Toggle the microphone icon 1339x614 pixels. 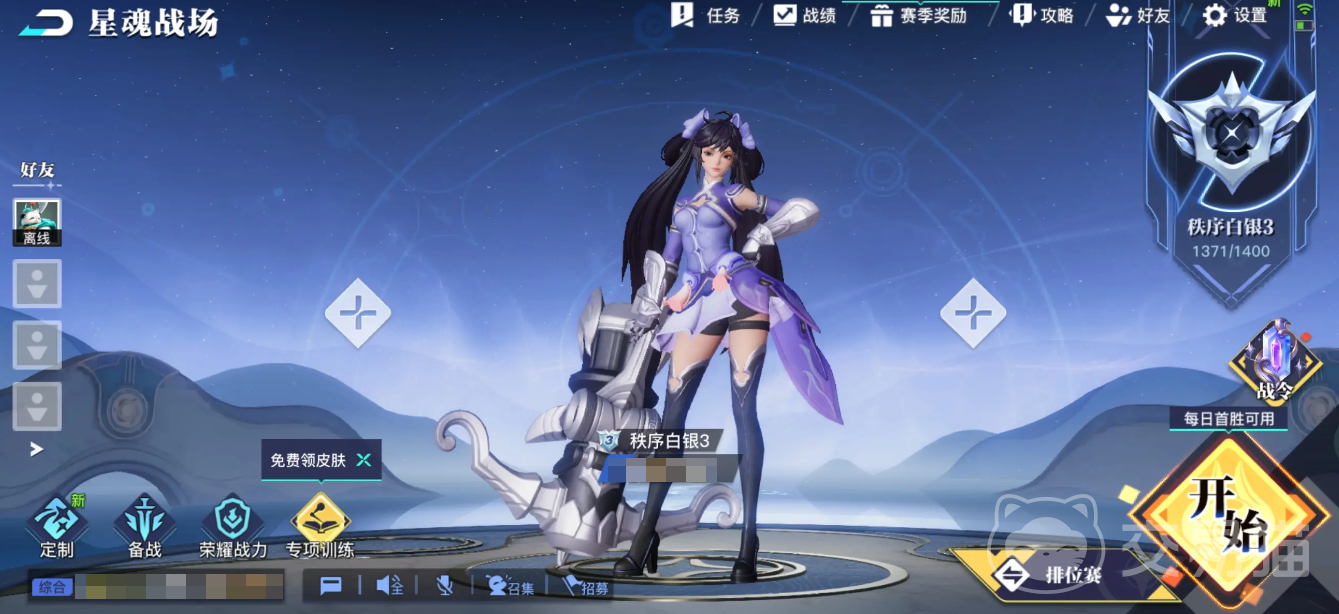click(446, 586)
